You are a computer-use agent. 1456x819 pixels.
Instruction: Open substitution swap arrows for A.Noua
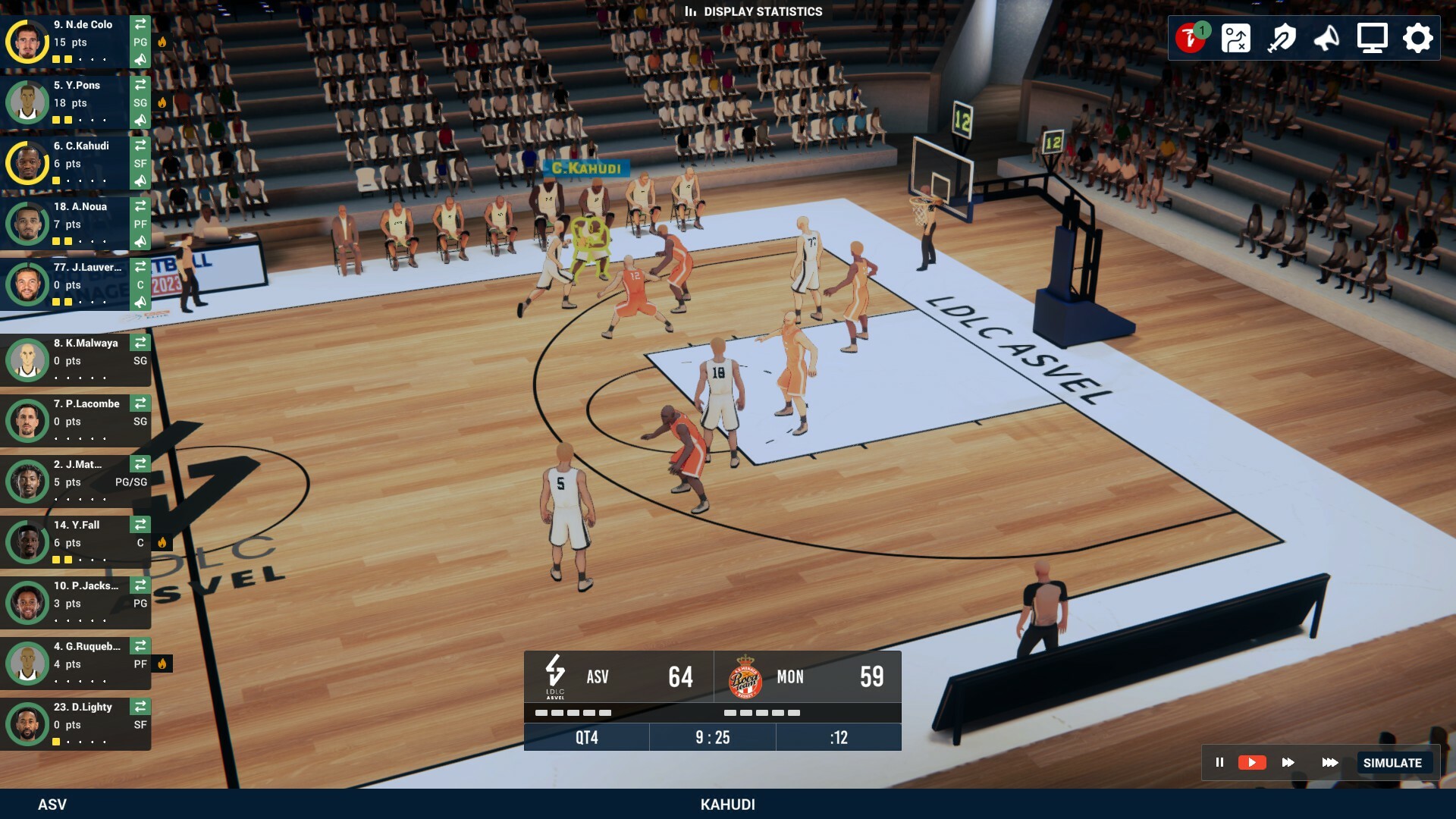point(140,206)
